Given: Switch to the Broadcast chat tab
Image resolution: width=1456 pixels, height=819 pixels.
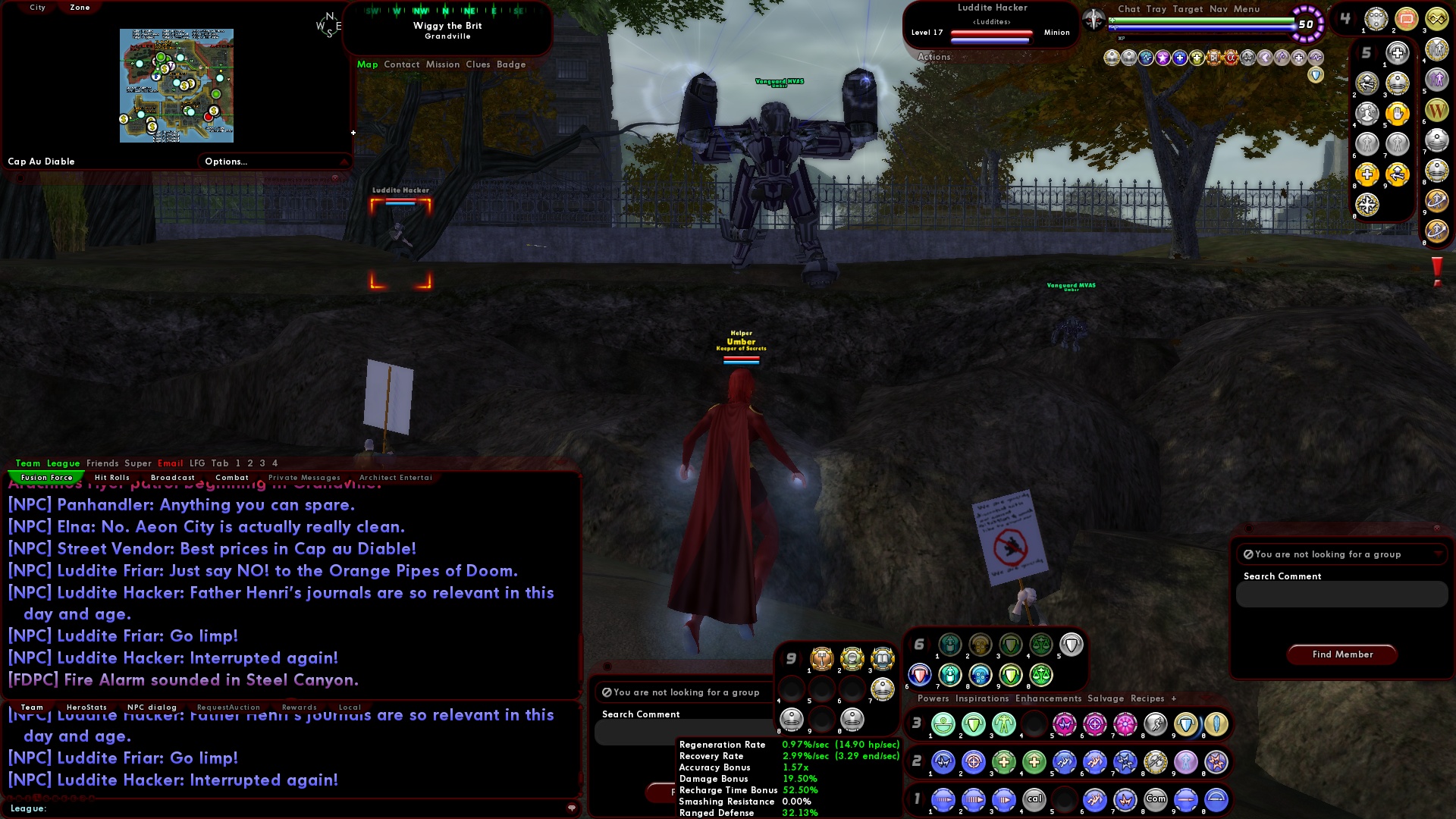Looking at the screenshot, I should coord(173,477).
